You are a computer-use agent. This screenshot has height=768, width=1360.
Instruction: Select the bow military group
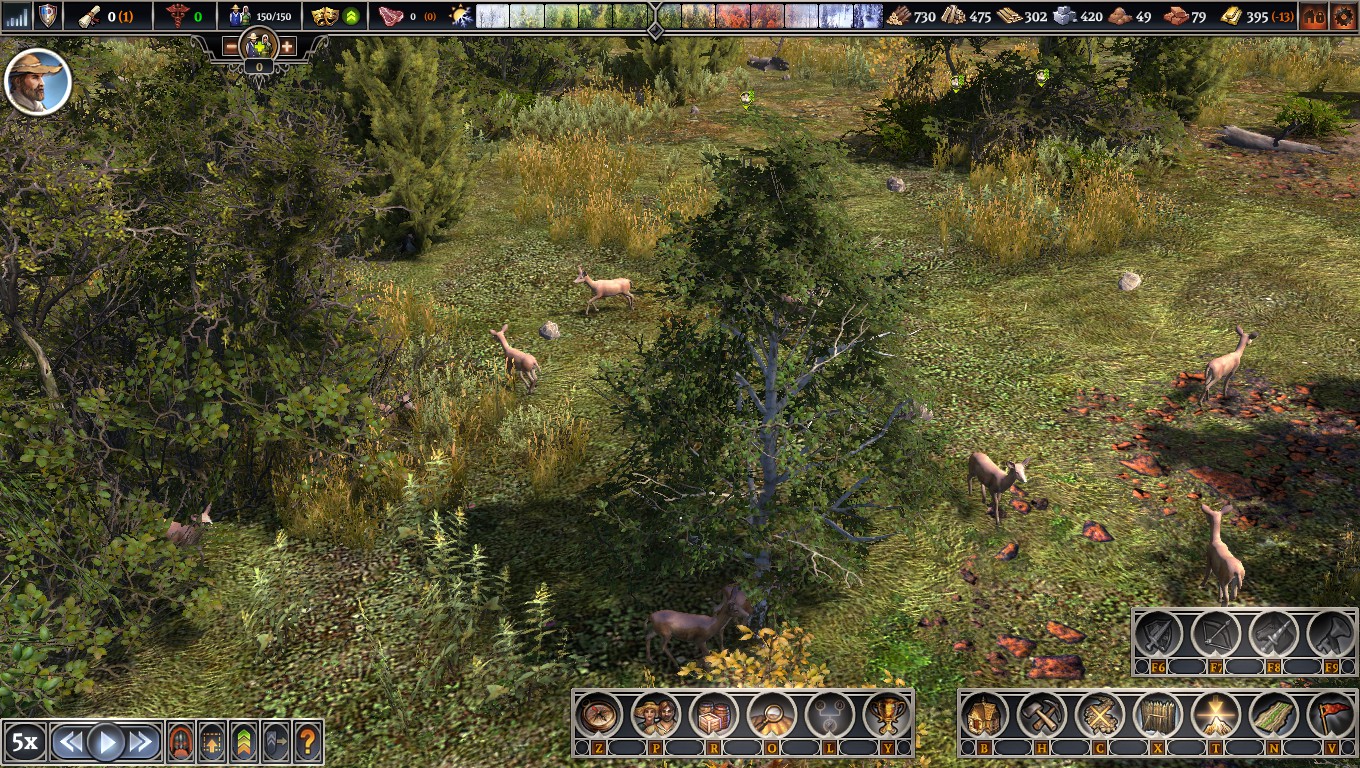[x=1216, y=634]
